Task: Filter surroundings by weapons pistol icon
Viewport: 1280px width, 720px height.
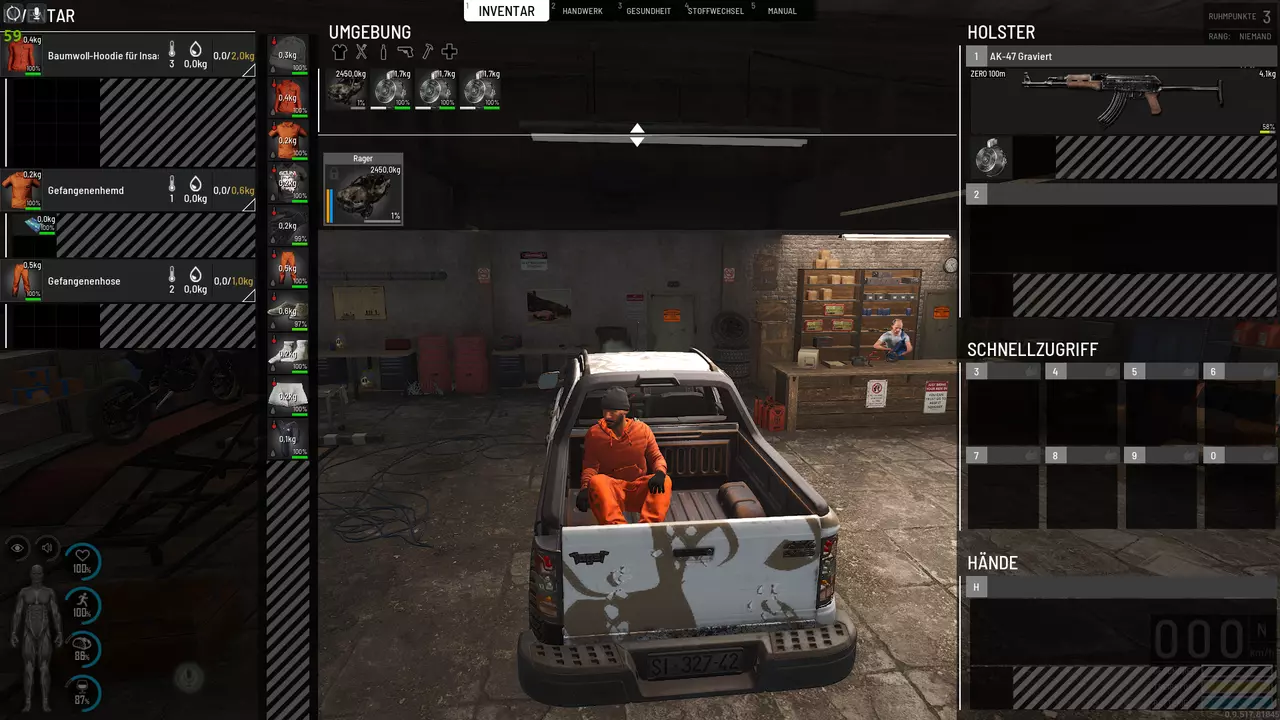Action: click(x=405, y=52)
